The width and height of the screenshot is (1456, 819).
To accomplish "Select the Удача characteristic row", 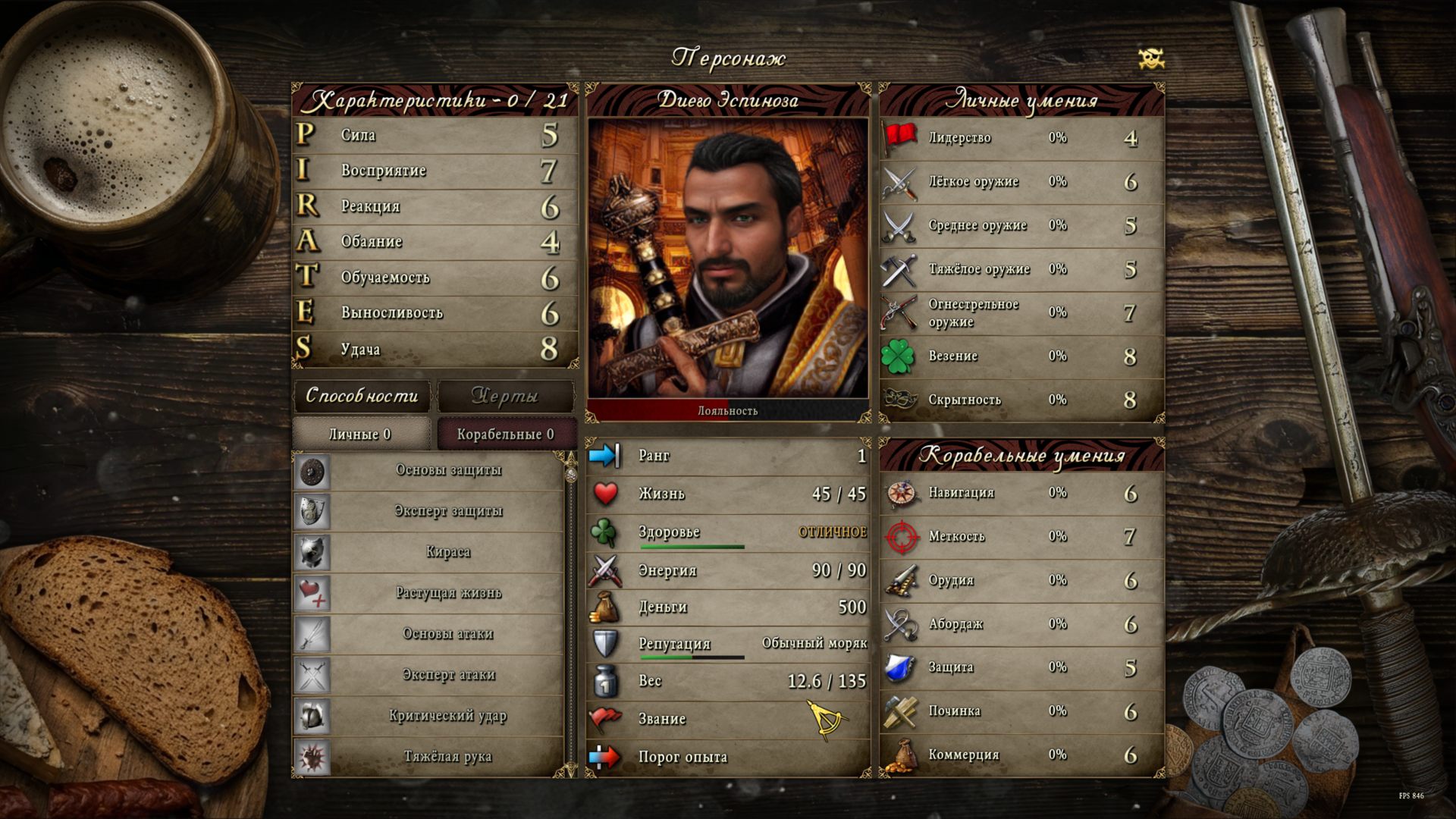I will click(435, 349).
